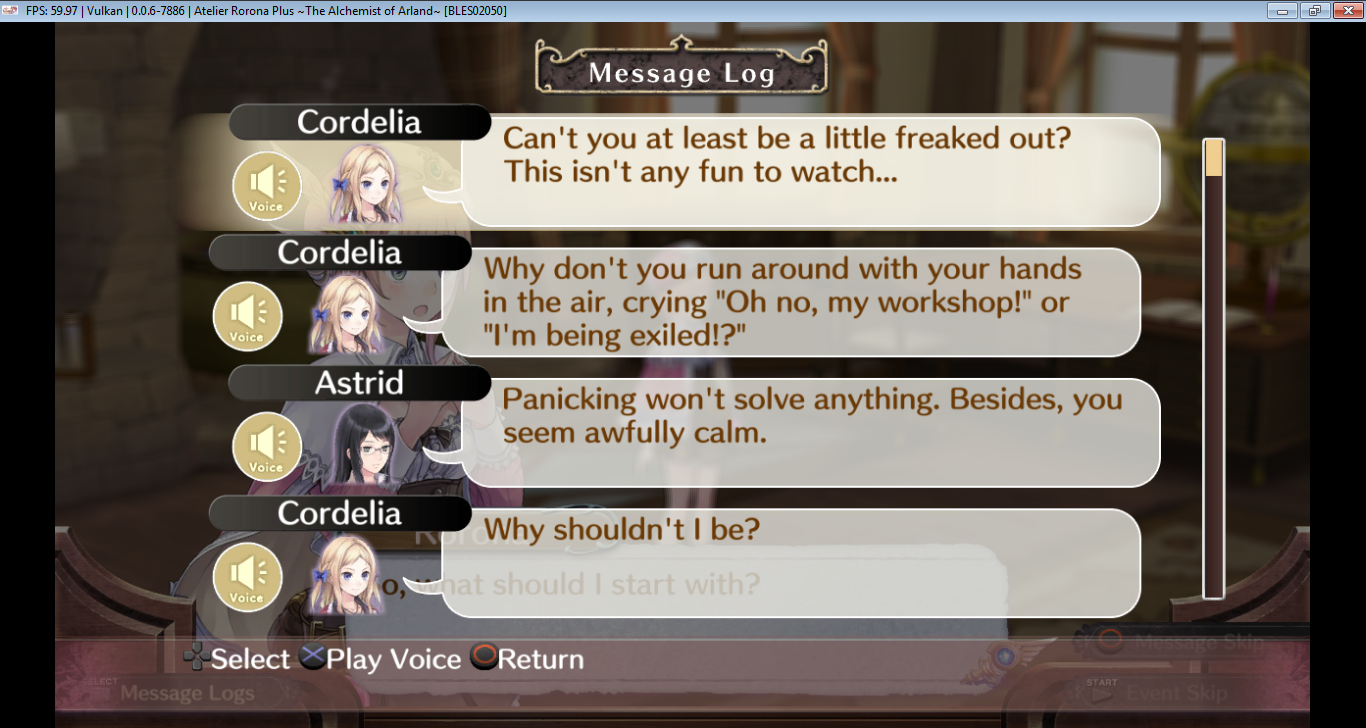The image size is (1366, 728).
Task: Play voice for Cordelia's "freaked out" line
Action: tap(266, 188)
